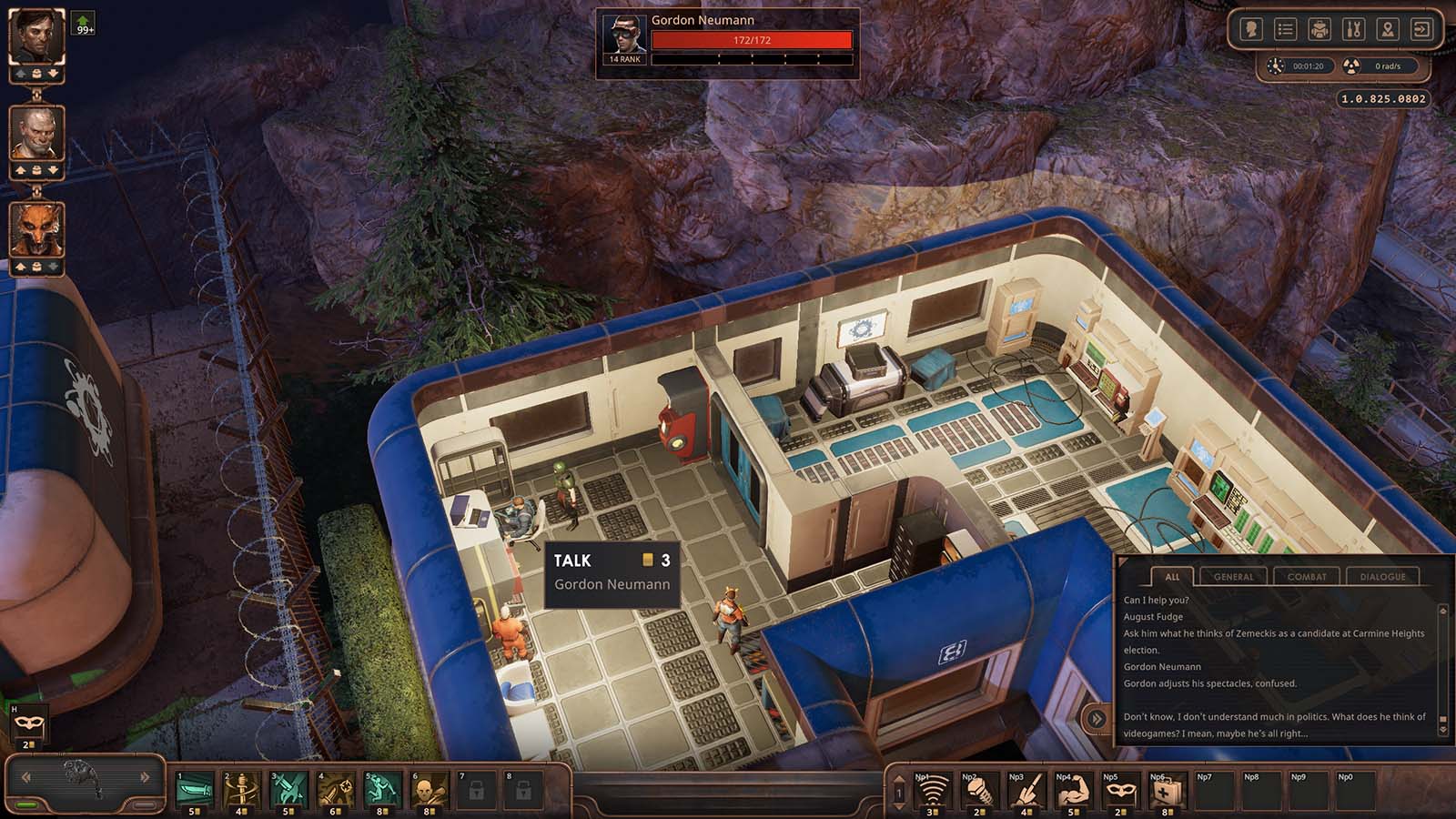Click the exit arrow menu button
This screenshot has height=819, width=1456.
1421,30
